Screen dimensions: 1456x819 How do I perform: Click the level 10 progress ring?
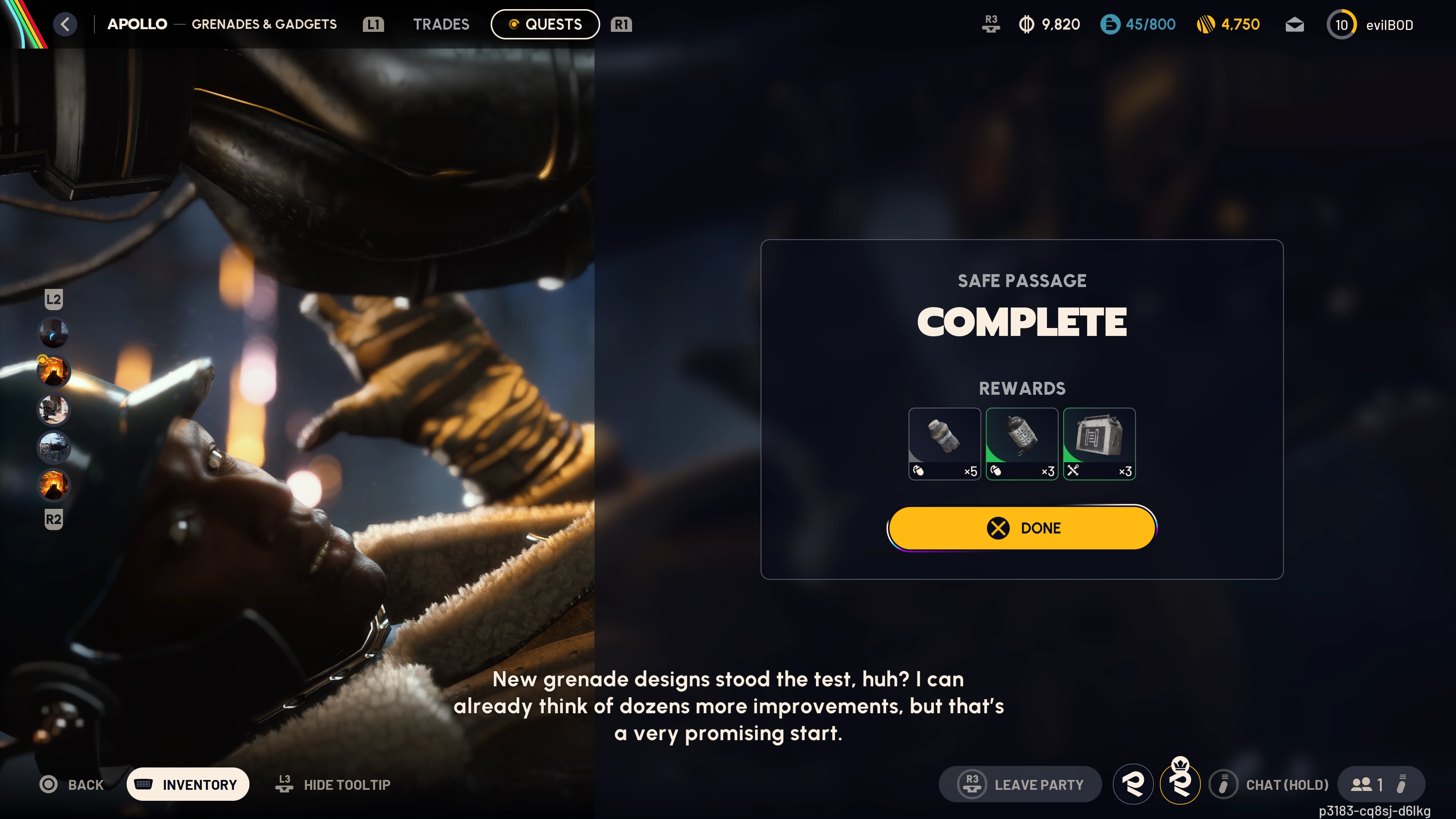[1341, 24]
